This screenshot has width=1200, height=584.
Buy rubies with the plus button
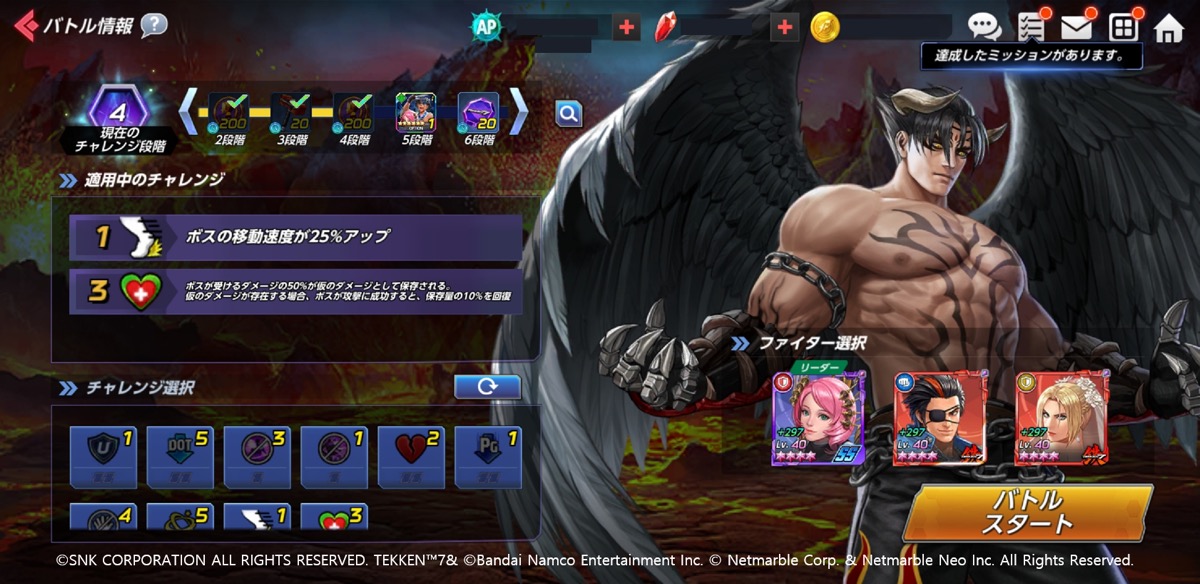pyautogui.click(x=785, y=27)
